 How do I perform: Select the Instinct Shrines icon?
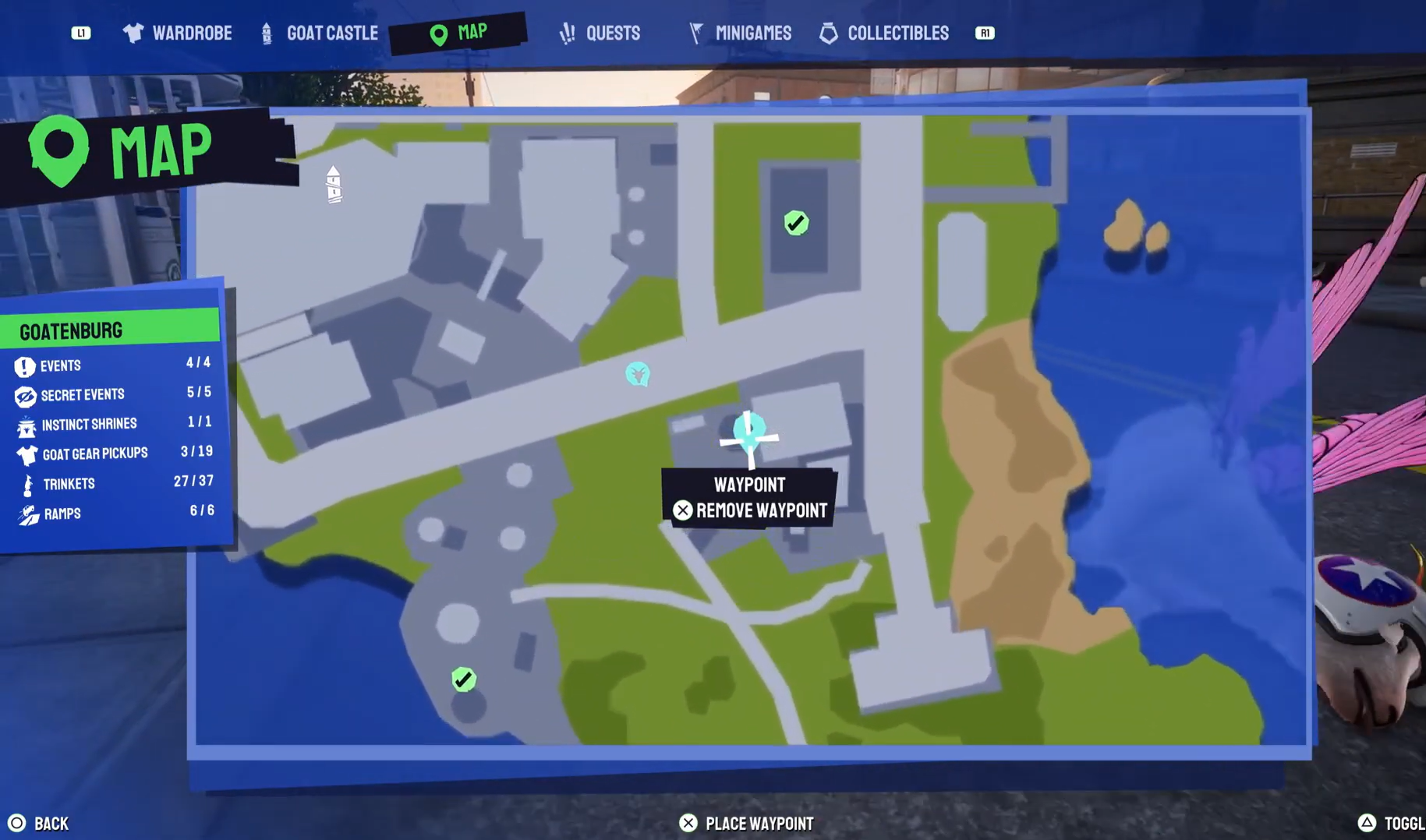[x=26, y=425]
